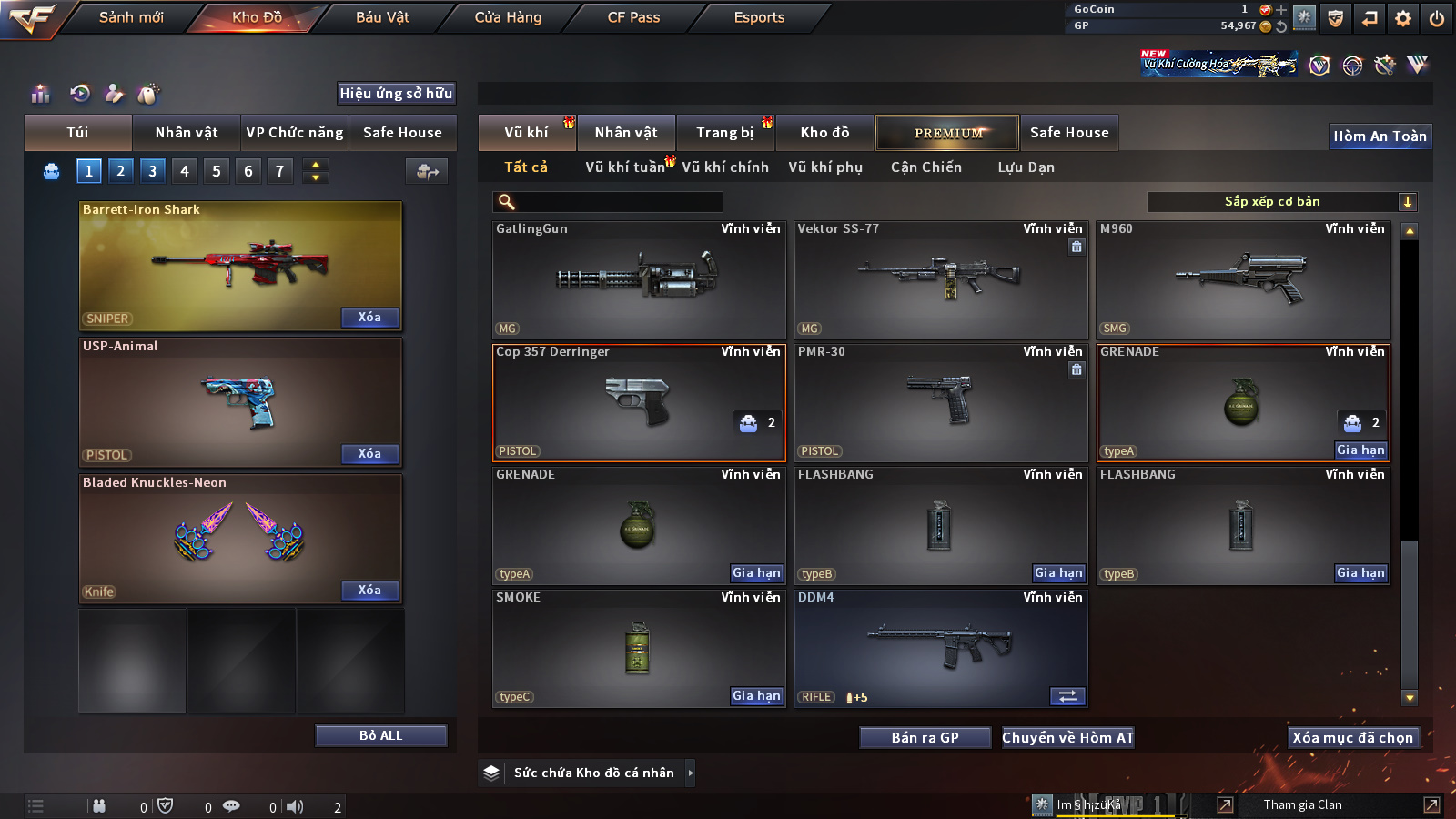Switch to the Esports tab

pos(759,17)
